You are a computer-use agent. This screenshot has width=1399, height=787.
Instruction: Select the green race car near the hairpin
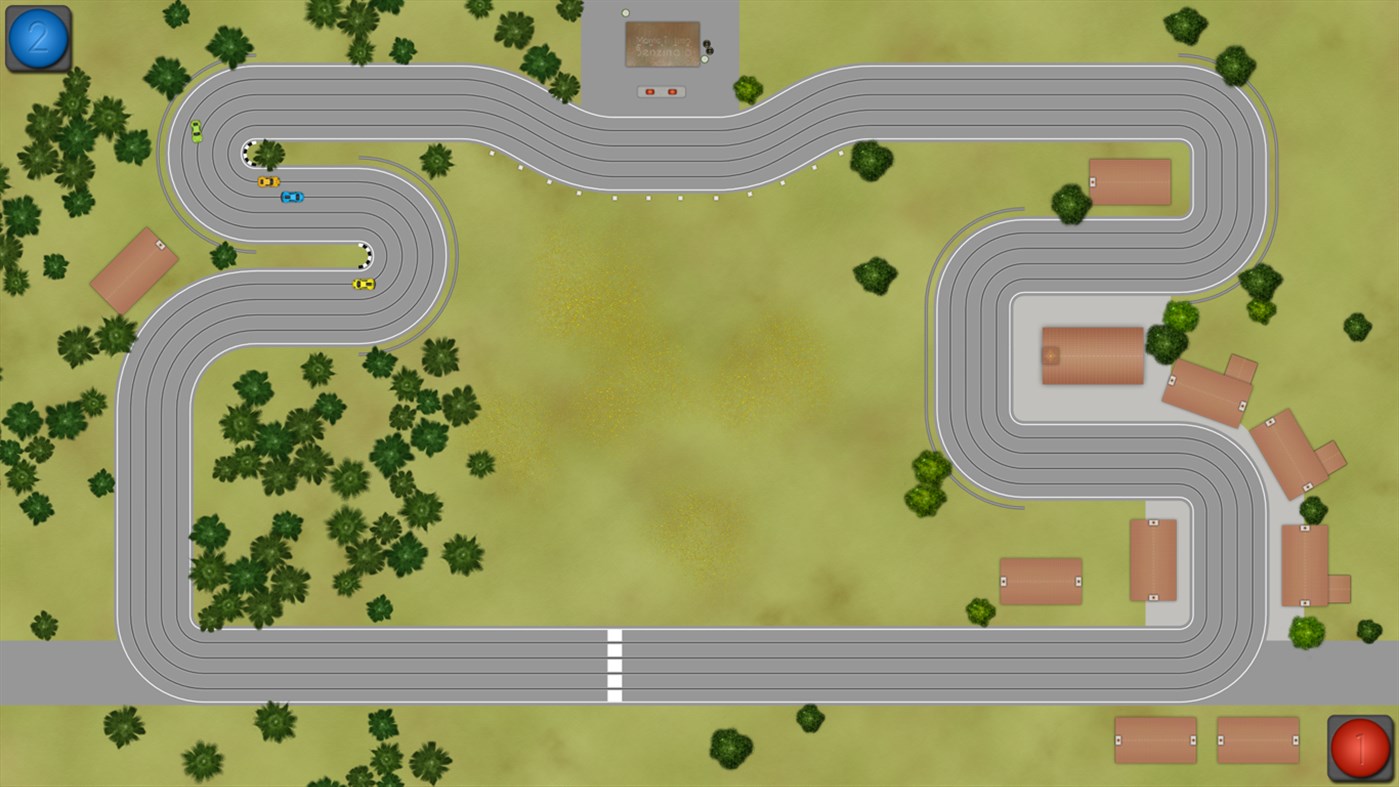(196, 131)
